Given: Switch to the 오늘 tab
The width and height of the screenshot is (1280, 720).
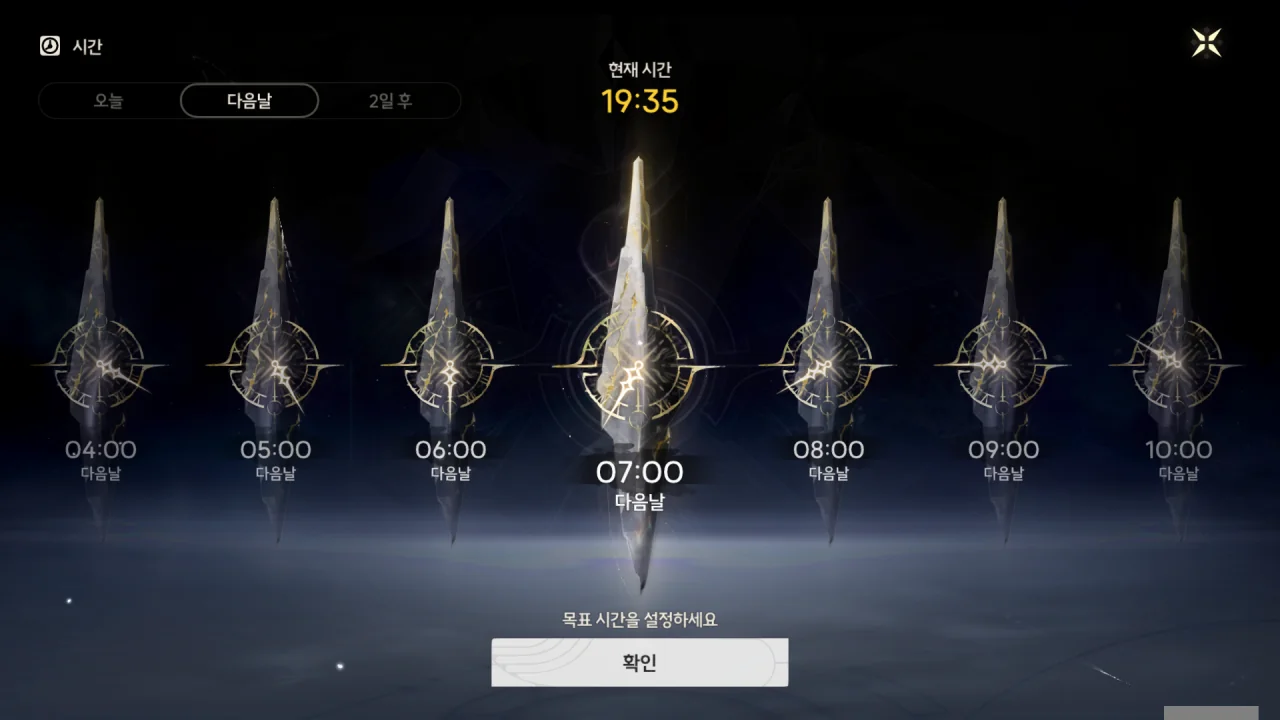Looking at the screenshot, I should 109,101.
